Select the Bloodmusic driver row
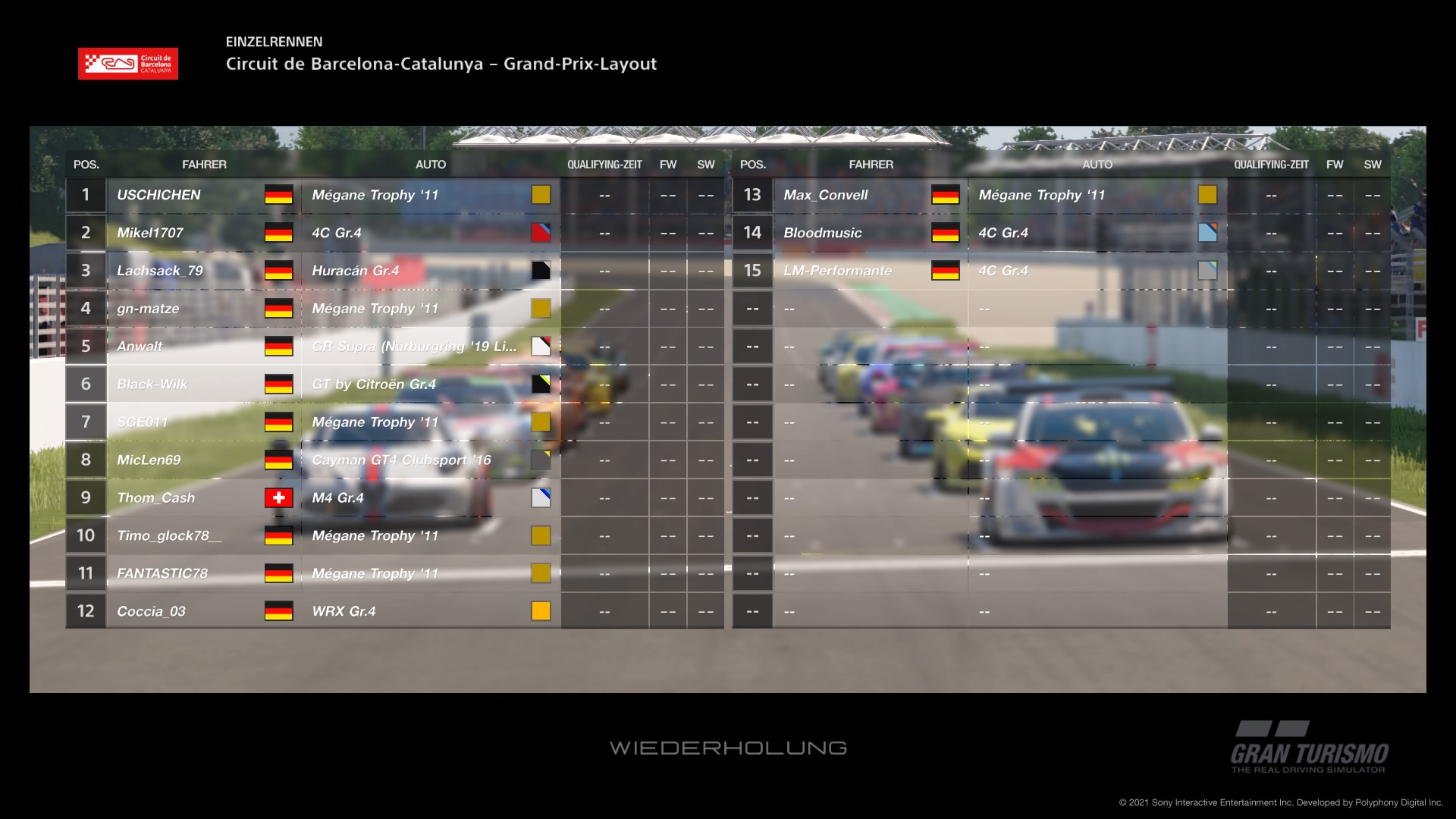Screen dimensions: 1456x819 (823, 233)
